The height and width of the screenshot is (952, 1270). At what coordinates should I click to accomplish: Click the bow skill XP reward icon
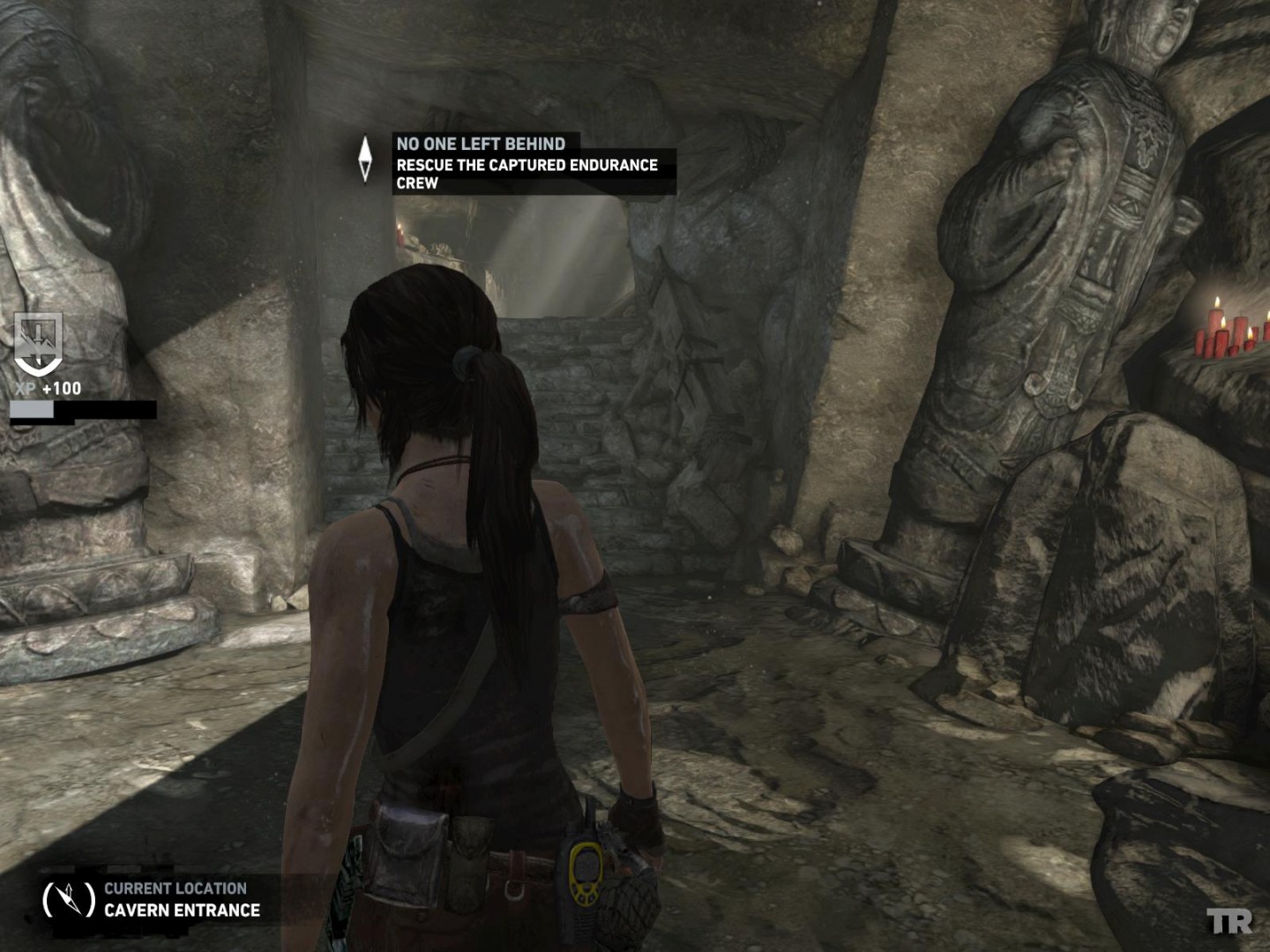[39, 344]
